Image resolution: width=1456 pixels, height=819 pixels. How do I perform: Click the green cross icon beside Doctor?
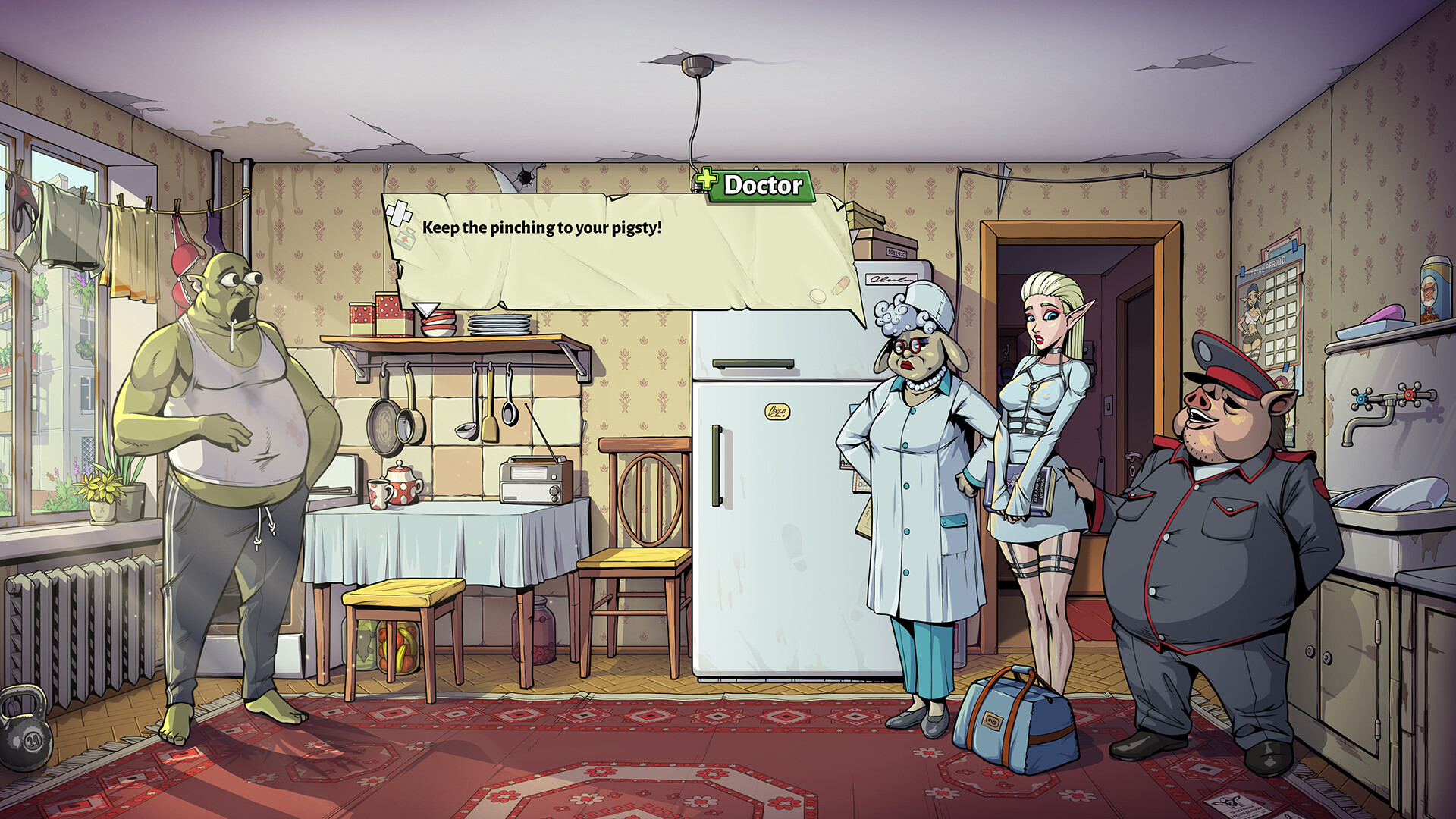(704, 182)
